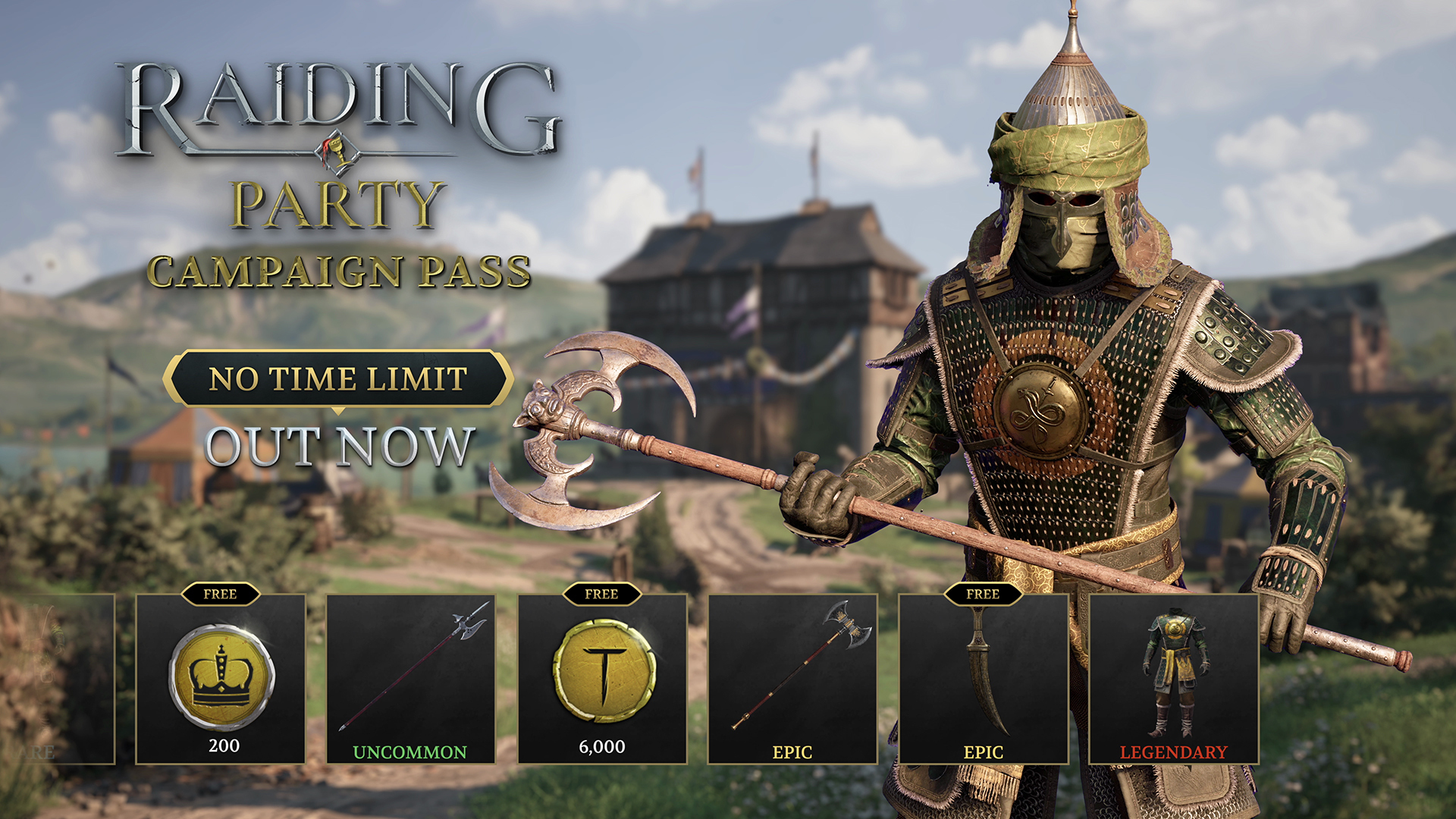Choose the Uncommon halberd reward tile
The width and height of the screenshot is (1456, 819).
click(411, 679)
